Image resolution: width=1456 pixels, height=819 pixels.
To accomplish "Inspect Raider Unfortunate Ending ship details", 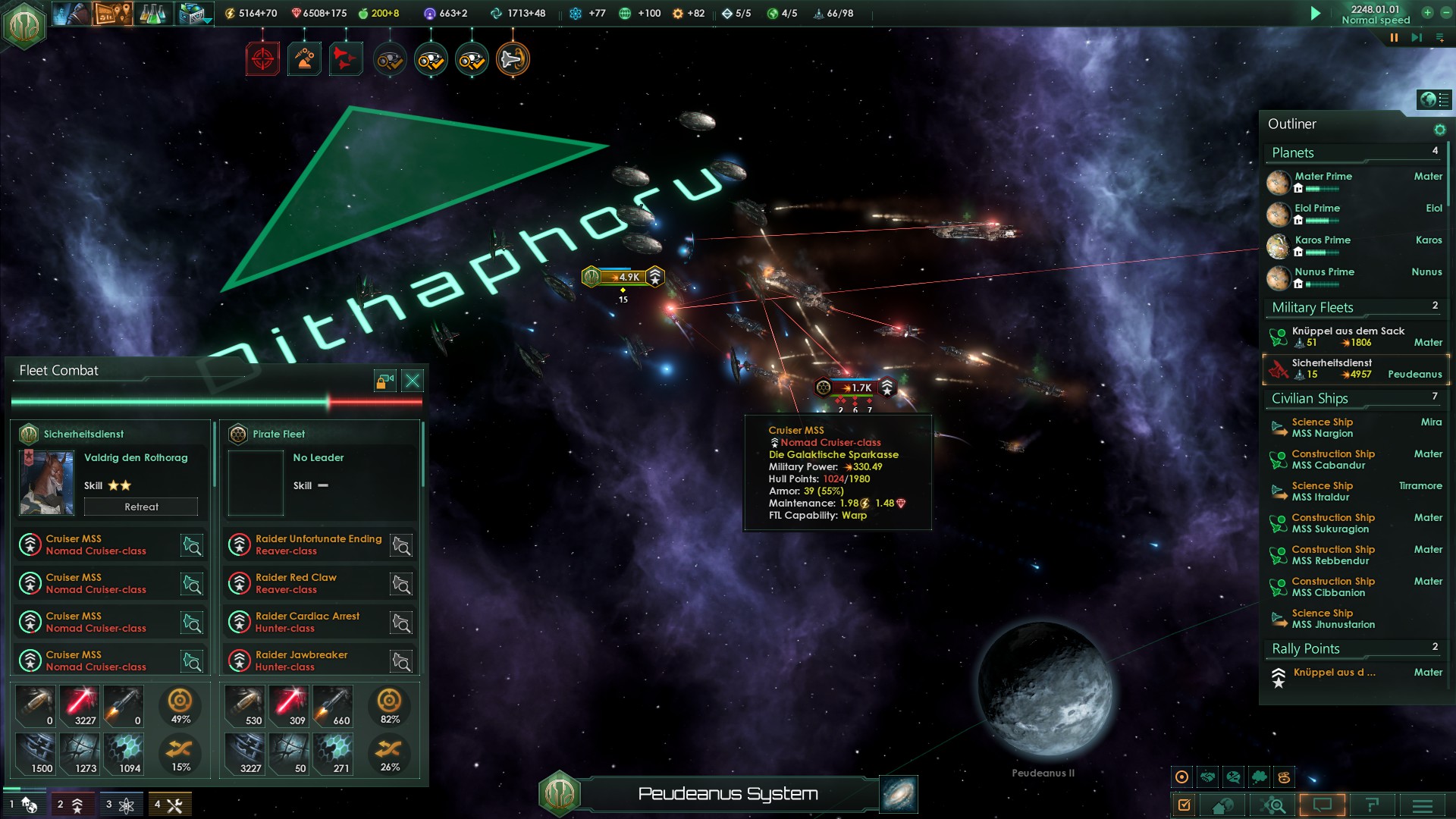I will 401,545.
